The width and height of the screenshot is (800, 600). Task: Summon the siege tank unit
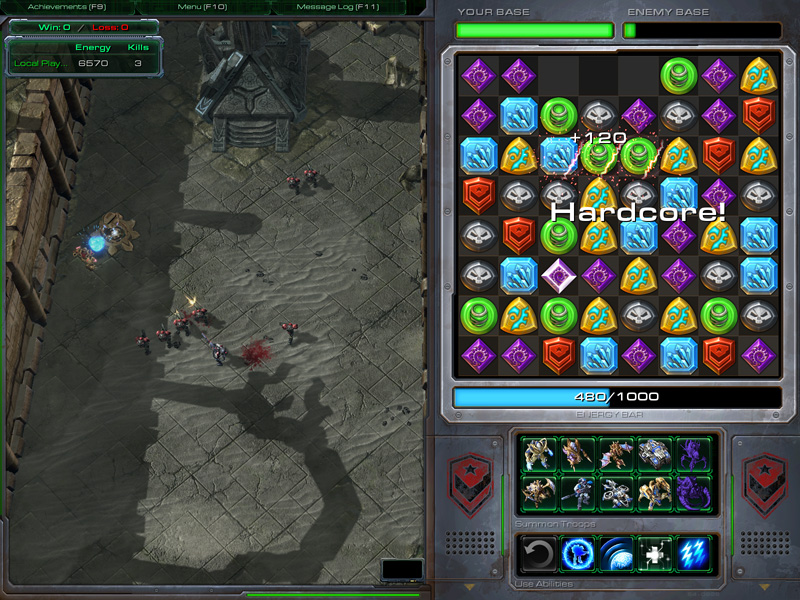655,455
